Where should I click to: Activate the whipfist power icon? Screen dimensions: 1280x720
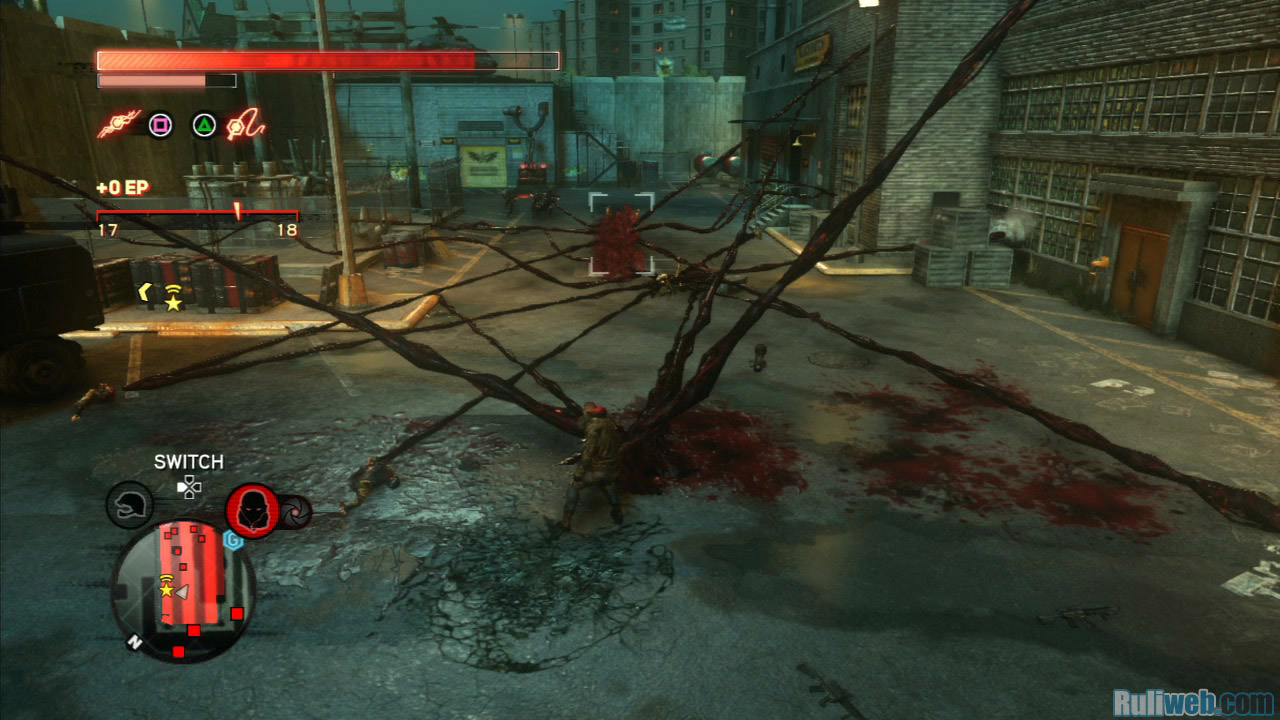[x=244, y=124]
